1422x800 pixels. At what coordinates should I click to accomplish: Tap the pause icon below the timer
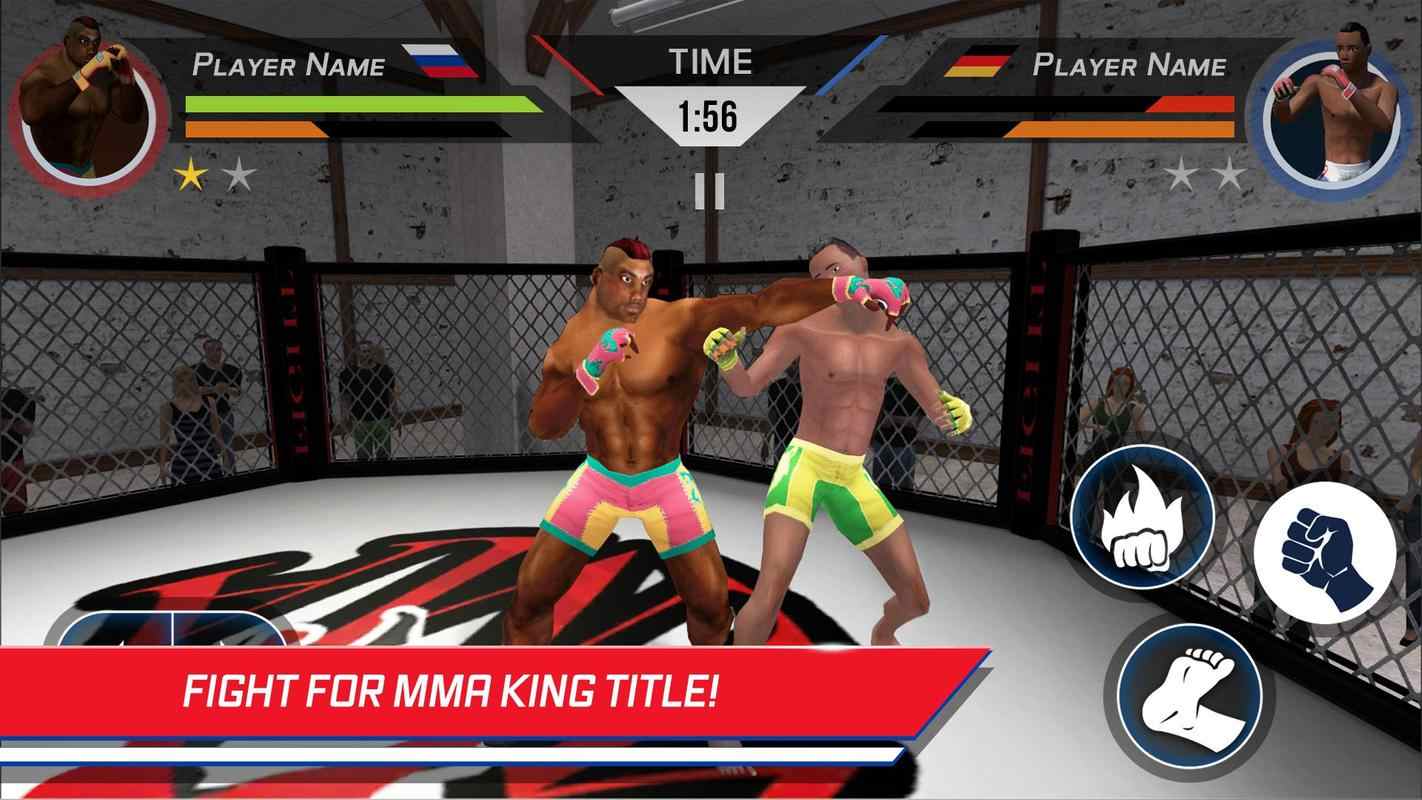(711, 190)
